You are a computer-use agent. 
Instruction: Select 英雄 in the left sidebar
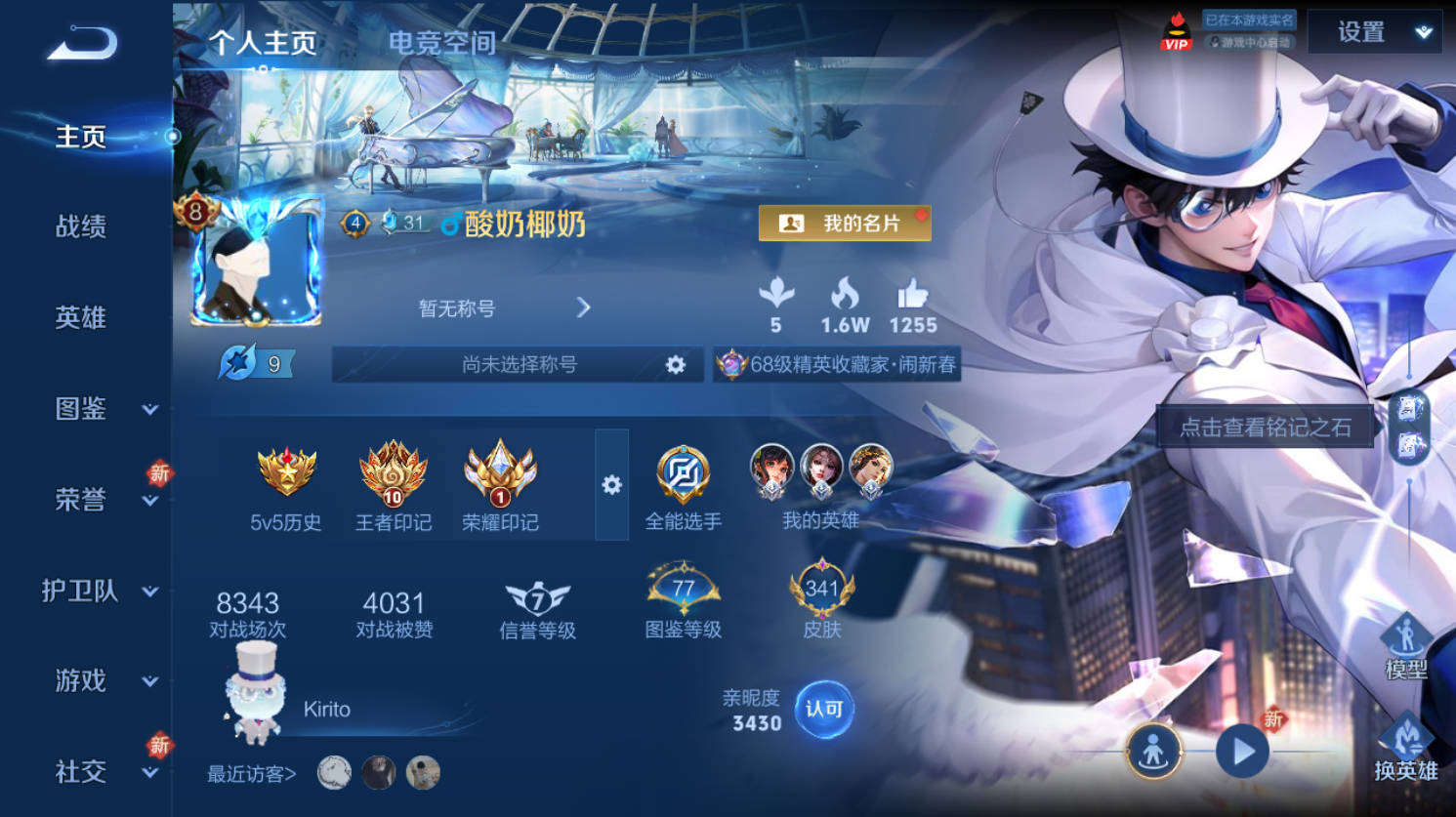point(81,317)
